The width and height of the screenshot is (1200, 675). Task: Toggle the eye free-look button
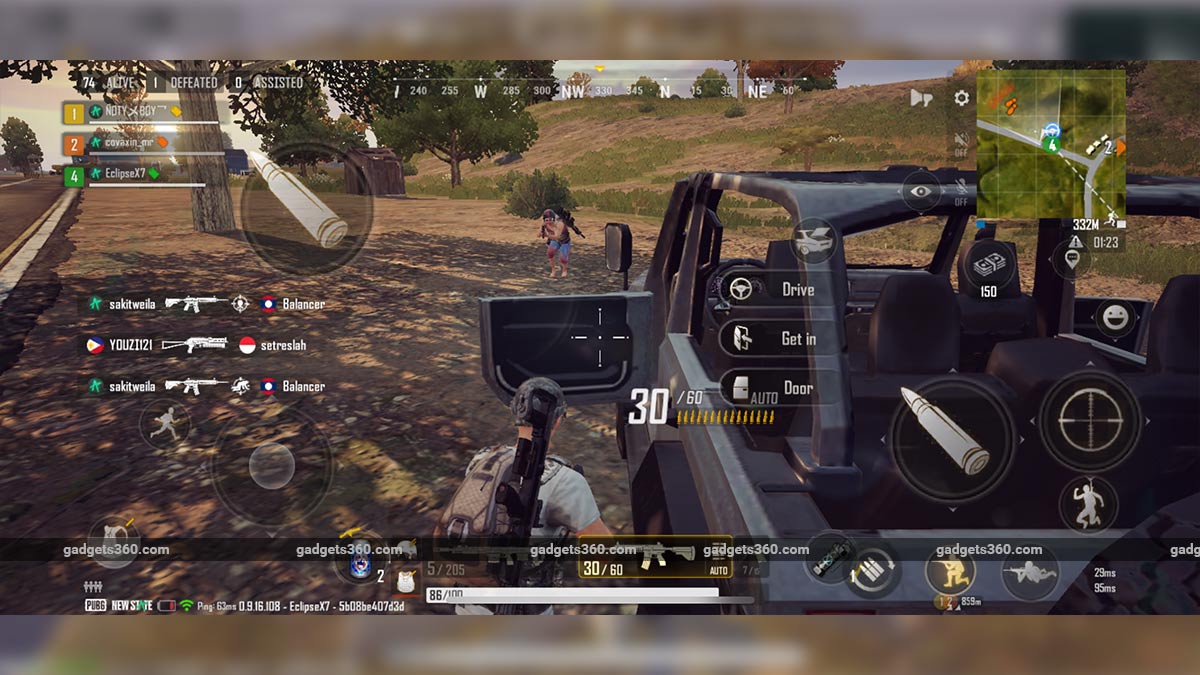pos(919,191)
